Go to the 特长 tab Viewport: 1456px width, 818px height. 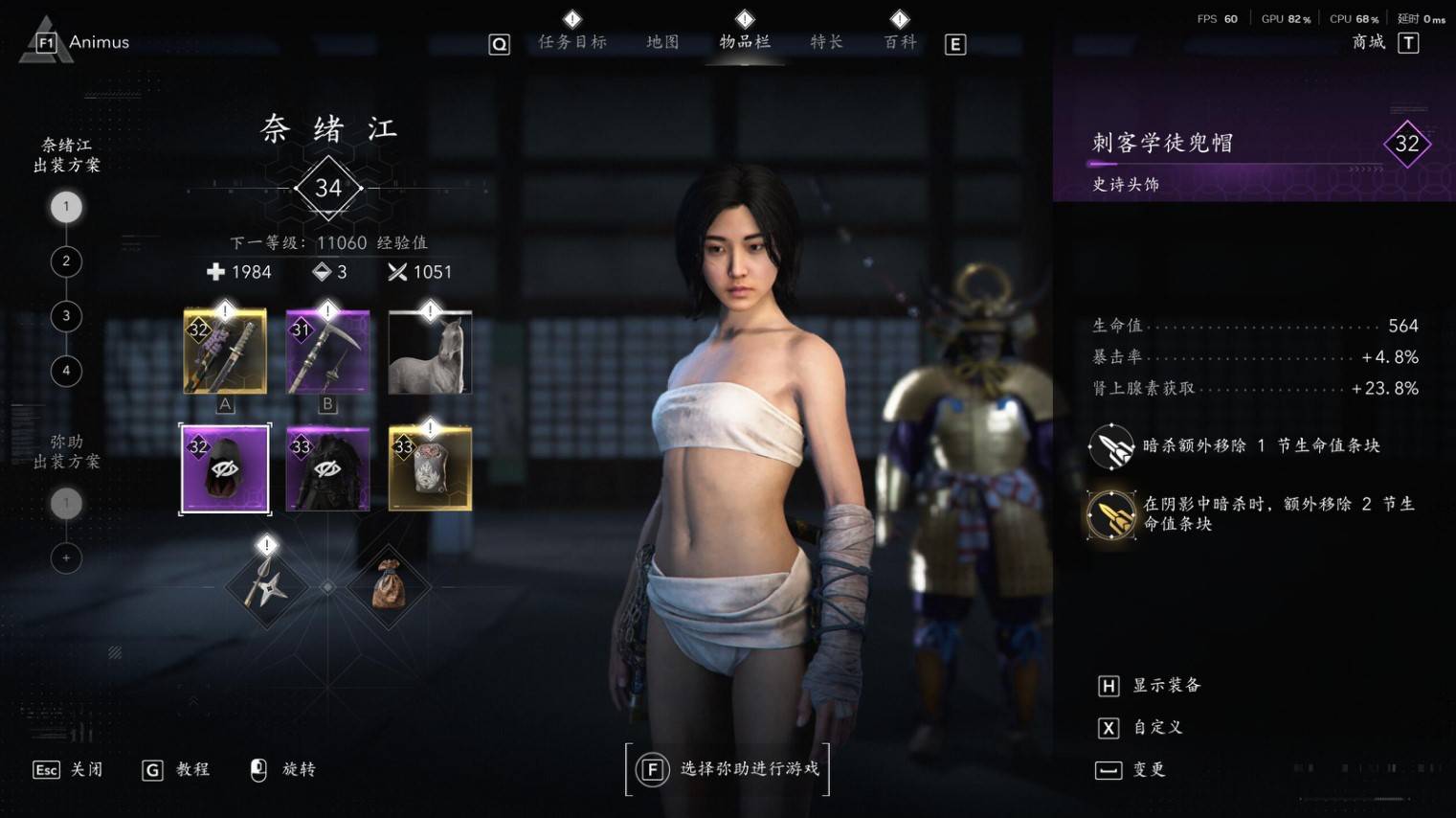pyautogui.click(x=826, y=42)
